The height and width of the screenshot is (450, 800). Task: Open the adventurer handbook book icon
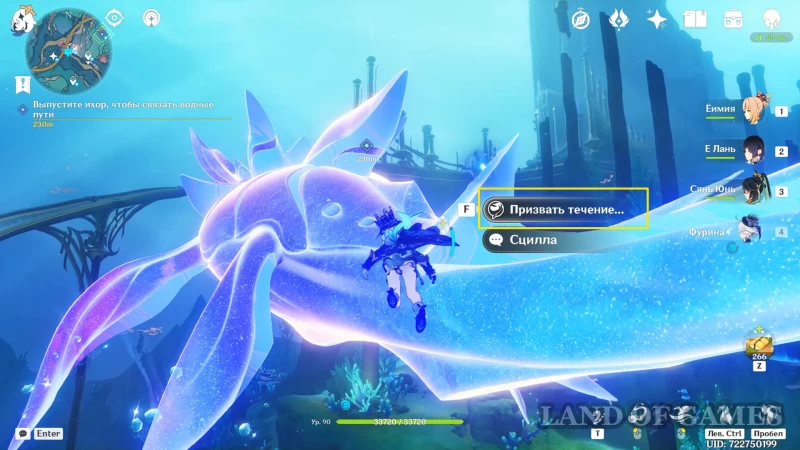click(x=695, y=19)
